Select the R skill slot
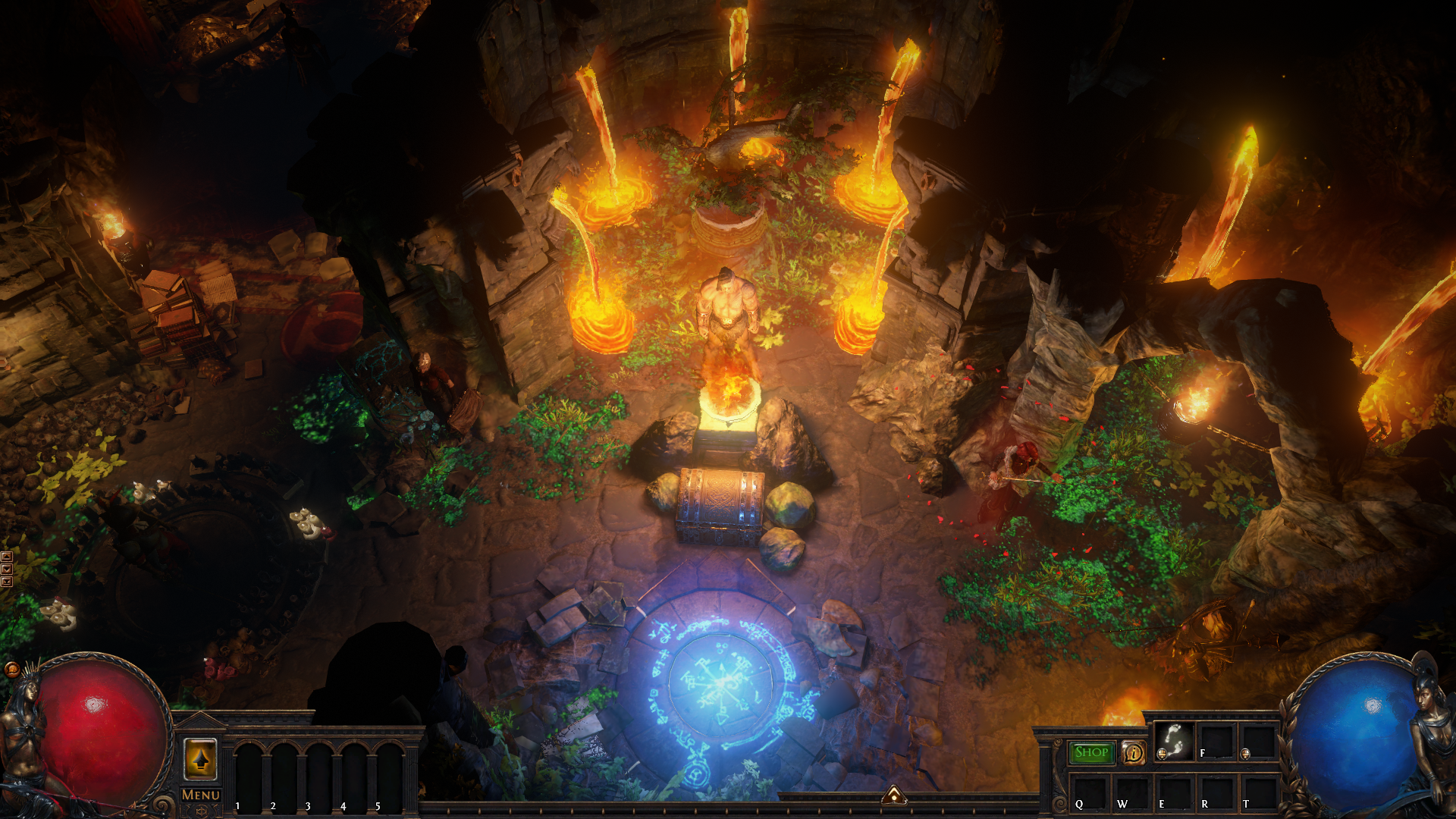 1216,793
